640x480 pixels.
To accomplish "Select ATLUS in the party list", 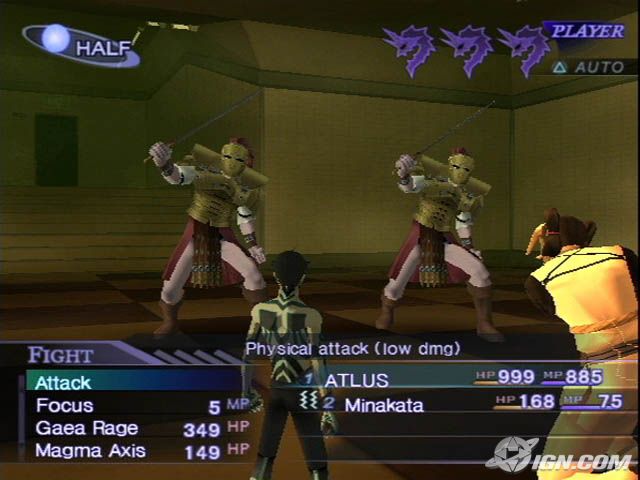I will coord(358,379).
